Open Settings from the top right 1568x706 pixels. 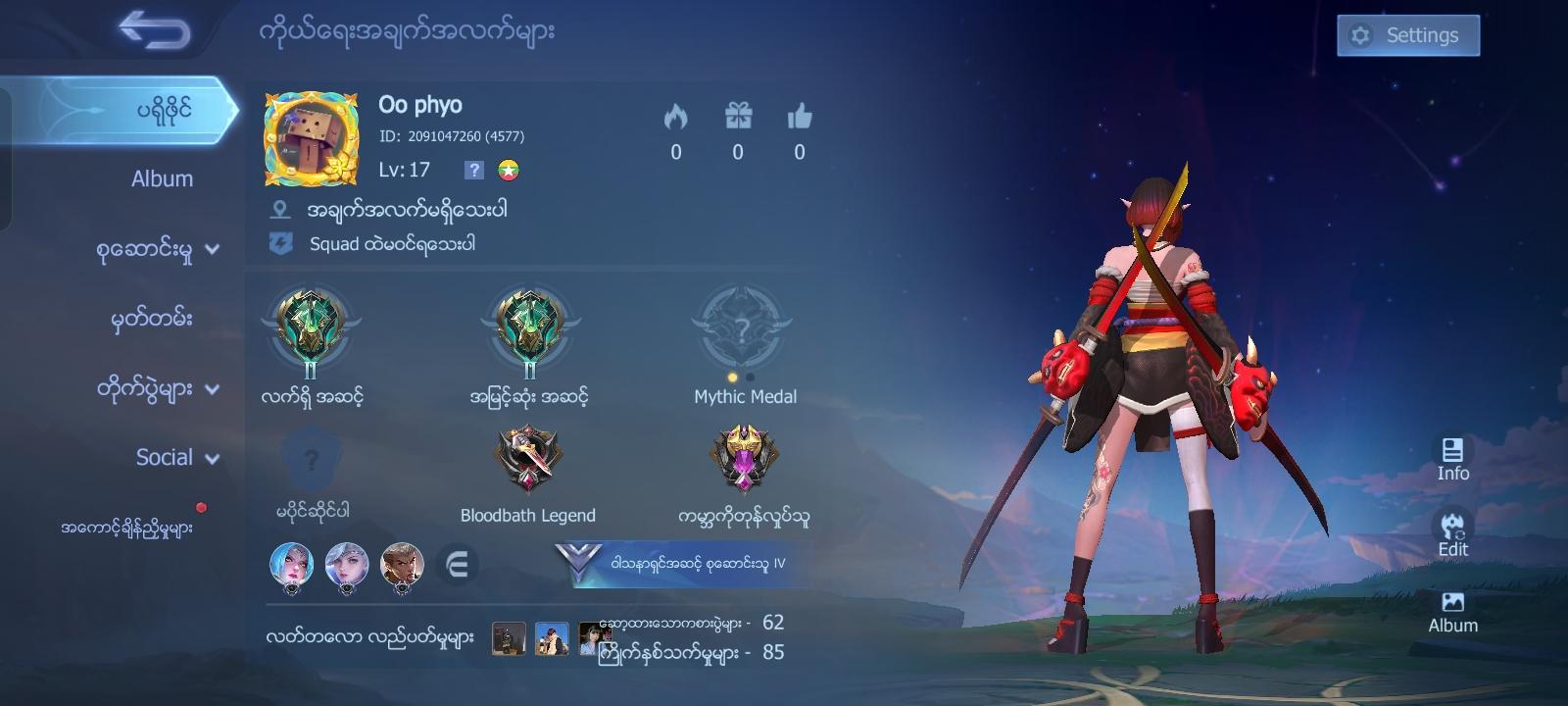[x=1408, y=34]
